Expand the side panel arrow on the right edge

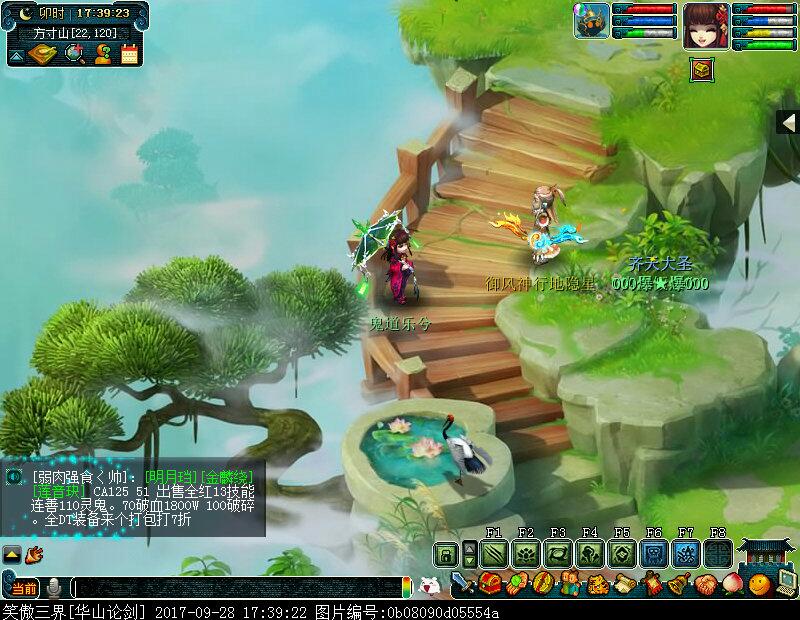tap(788, 122)
